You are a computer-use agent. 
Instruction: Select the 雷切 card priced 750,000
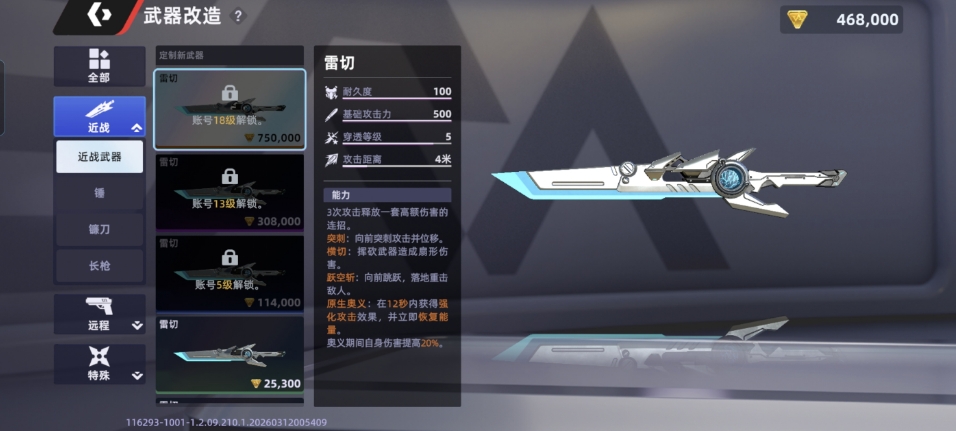[x=230, y=108]
